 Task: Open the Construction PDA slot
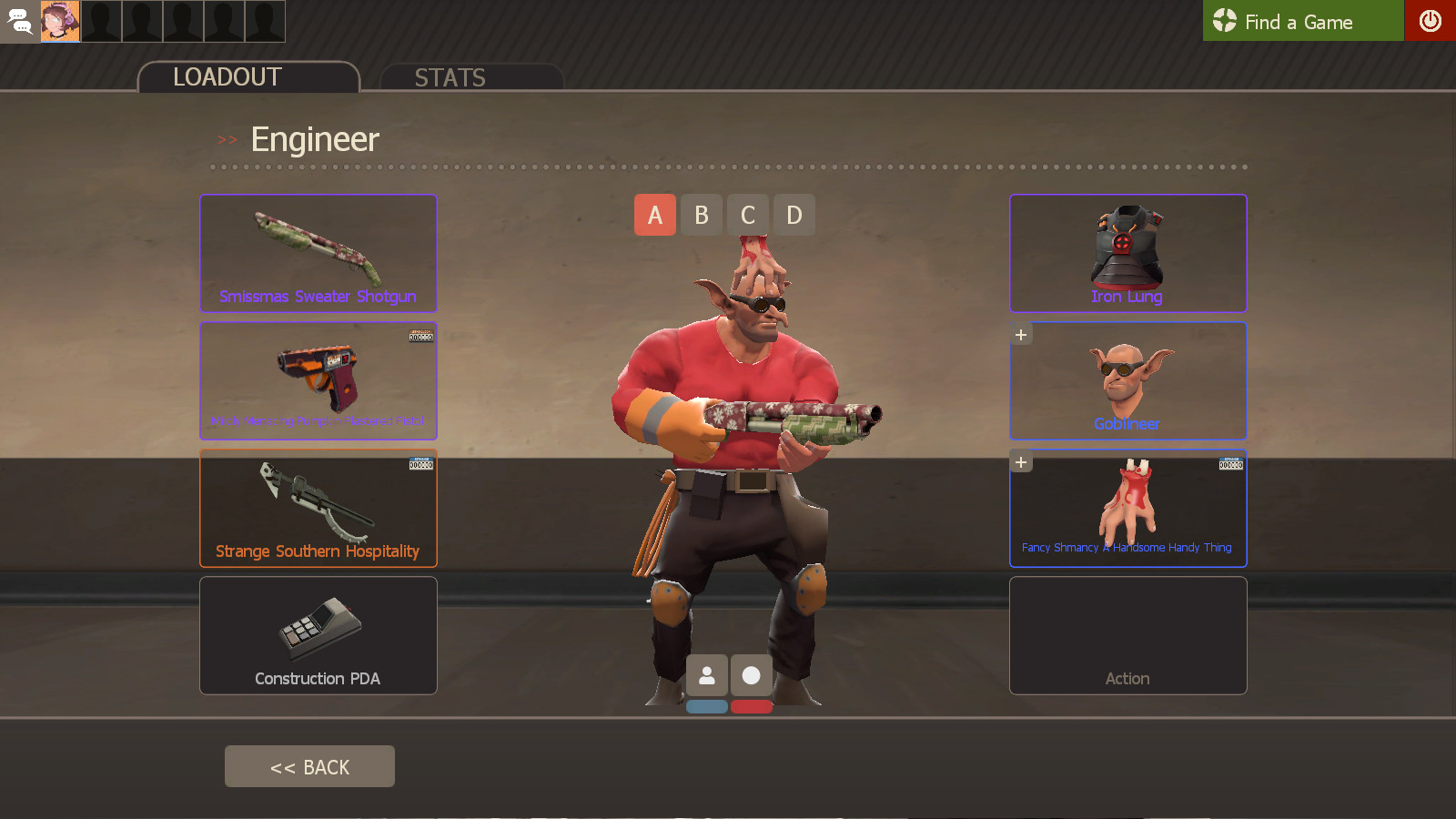[x=318, y=635]
